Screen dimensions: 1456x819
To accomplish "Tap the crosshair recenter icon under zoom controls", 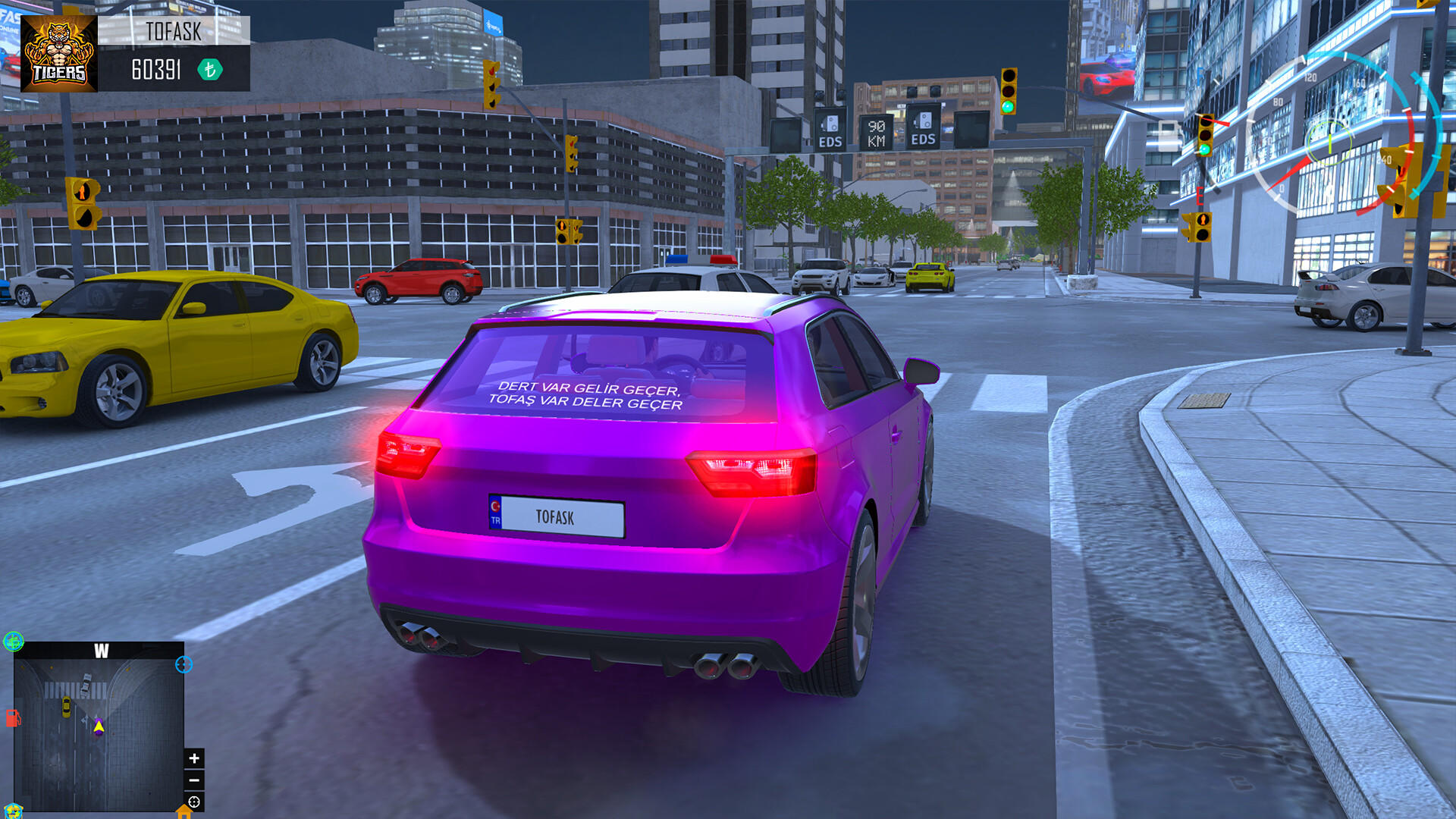I will (x=193, y=802).
